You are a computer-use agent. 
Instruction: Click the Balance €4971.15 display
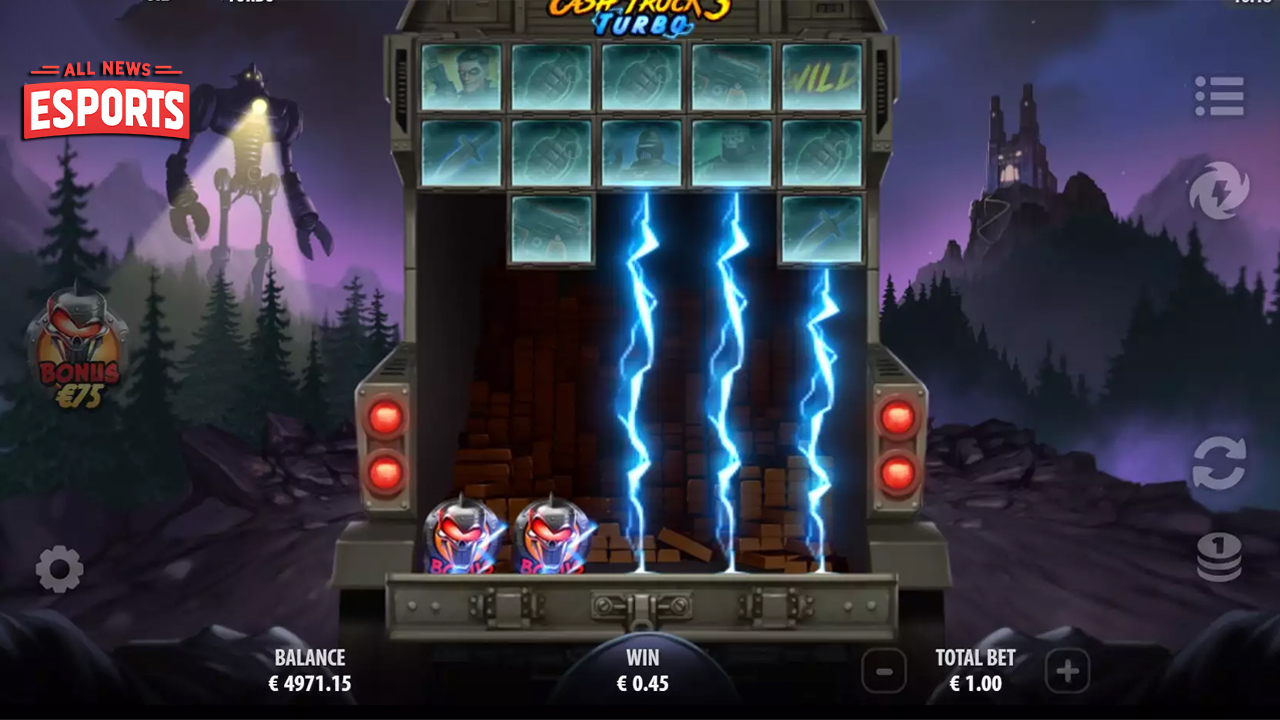307,672
